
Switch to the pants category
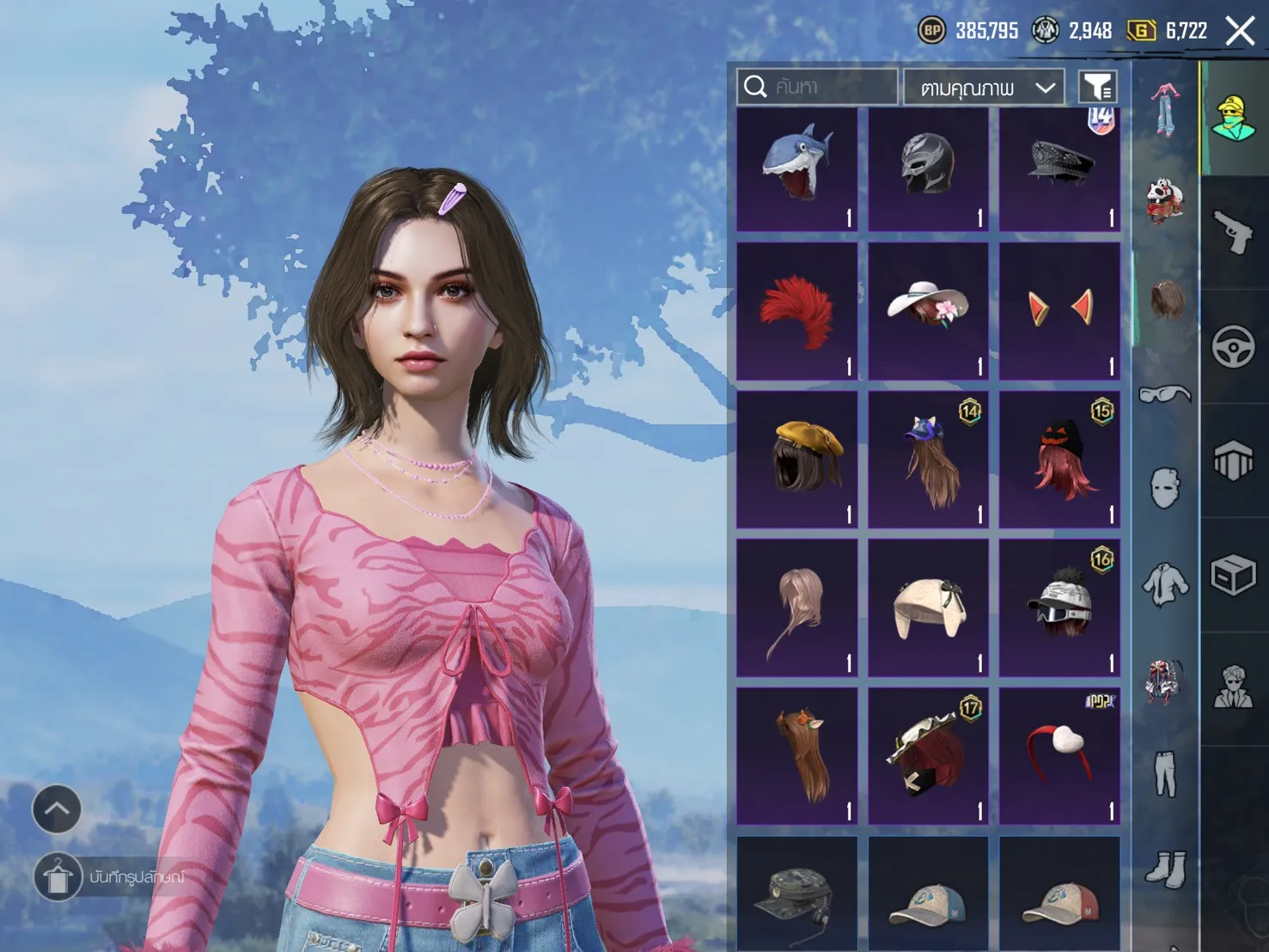click(1165, 773)
